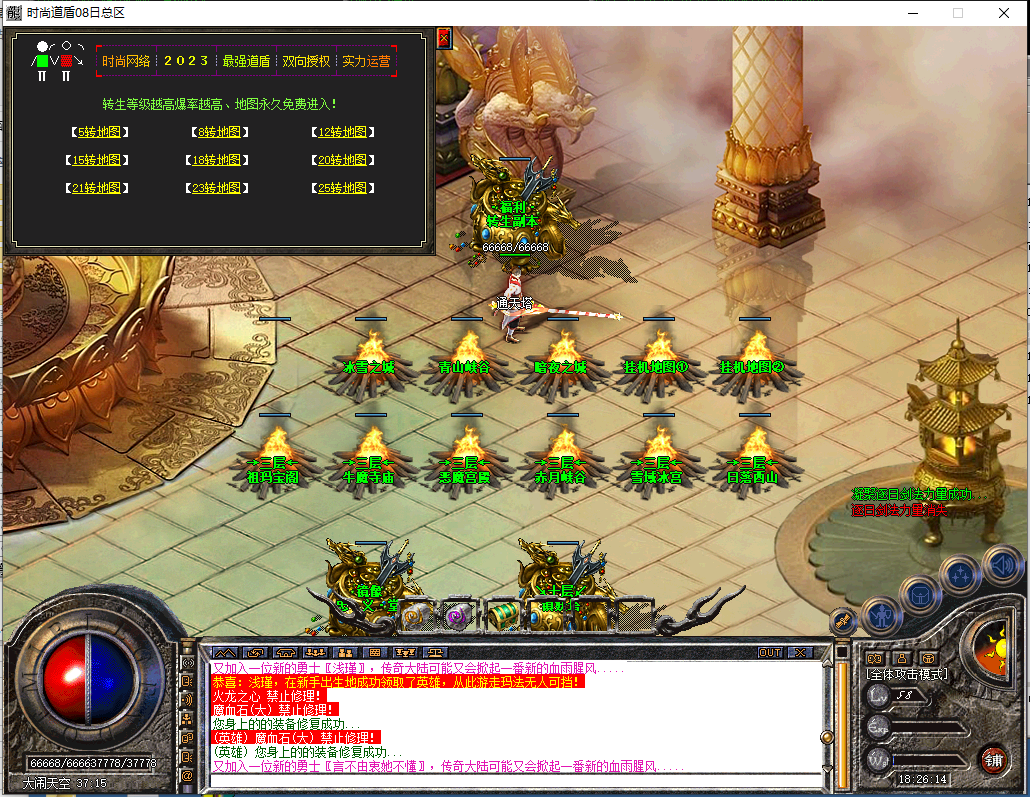Toggle the 全体攻击模式 attack mode label
The height and width of the screenshot is (797, 1030).
(906, 675)
